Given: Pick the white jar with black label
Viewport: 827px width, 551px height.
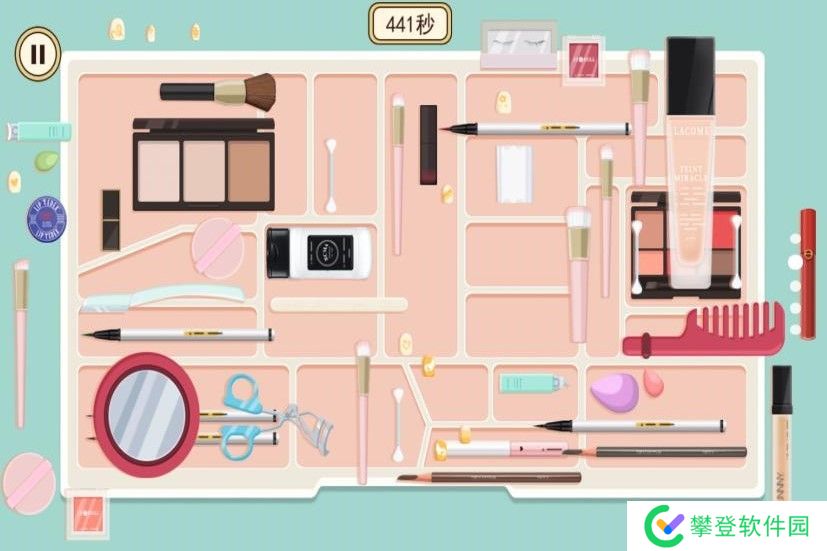Looking at the screenshot, I should (x=320, y=253).
